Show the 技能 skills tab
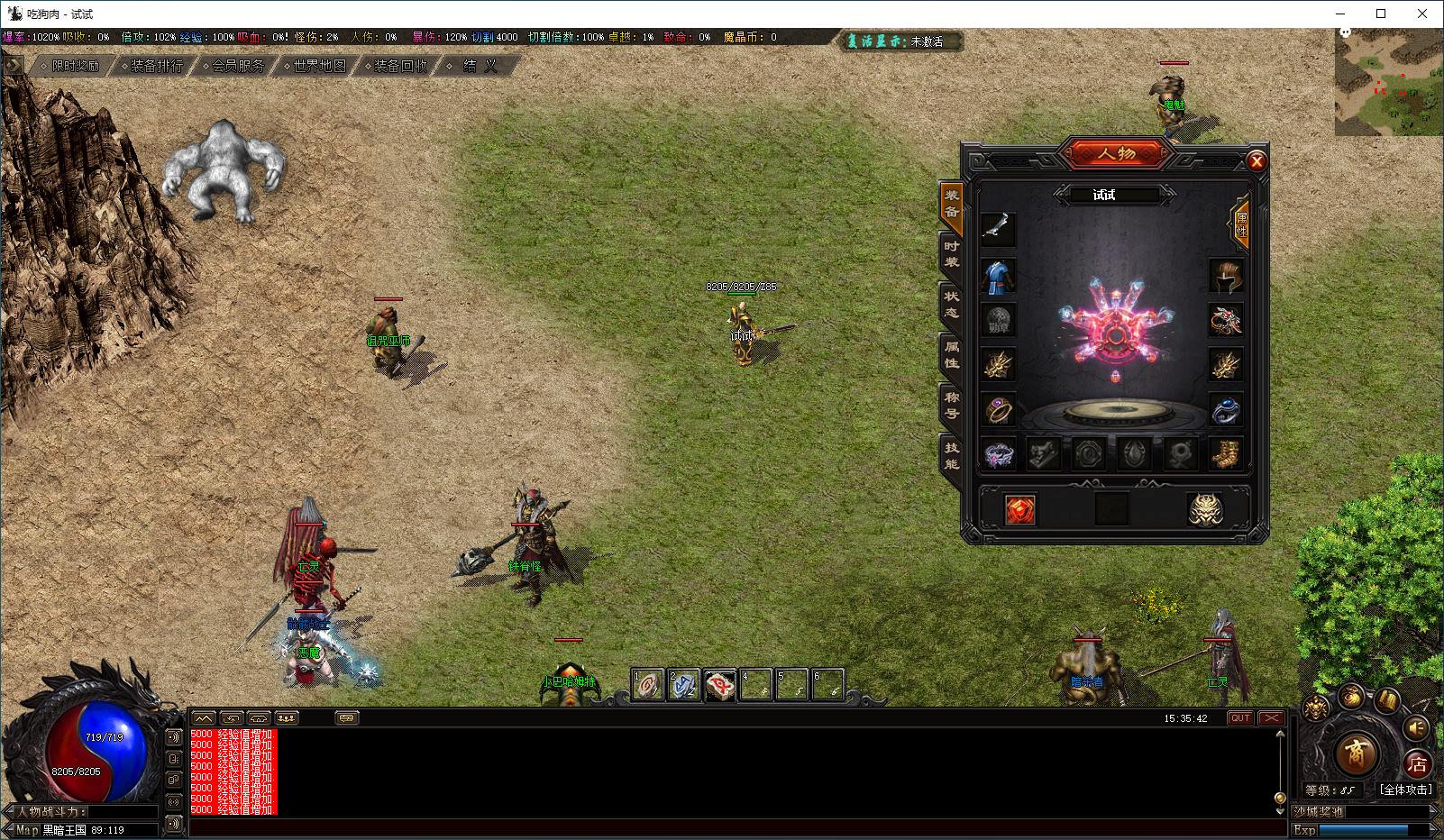The image size is (1444, 840). [951, 456]
